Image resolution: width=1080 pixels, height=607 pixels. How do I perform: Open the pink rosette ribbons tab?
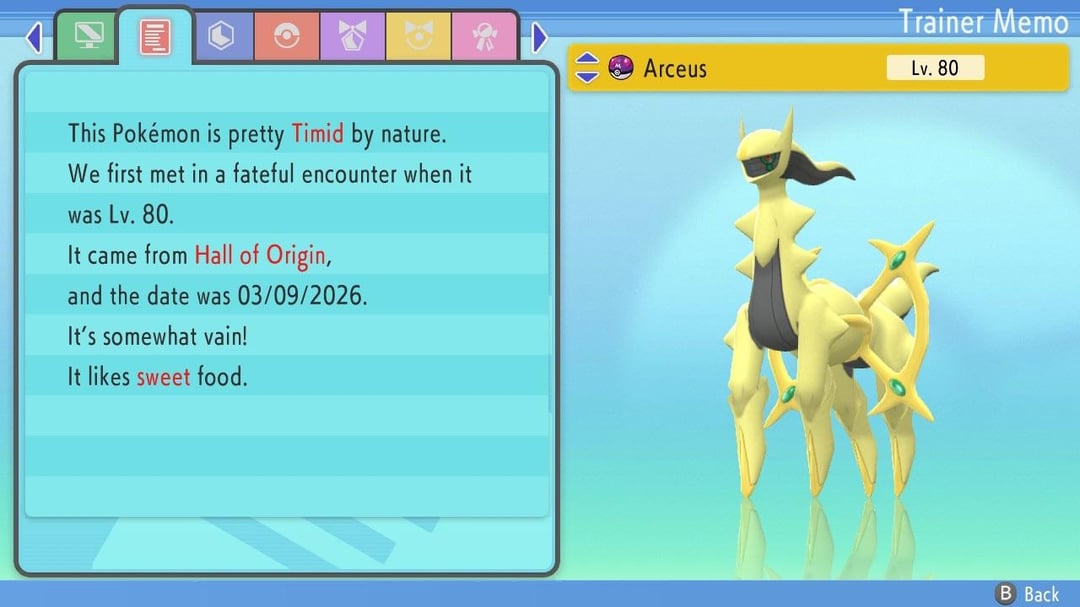point(484,38)
